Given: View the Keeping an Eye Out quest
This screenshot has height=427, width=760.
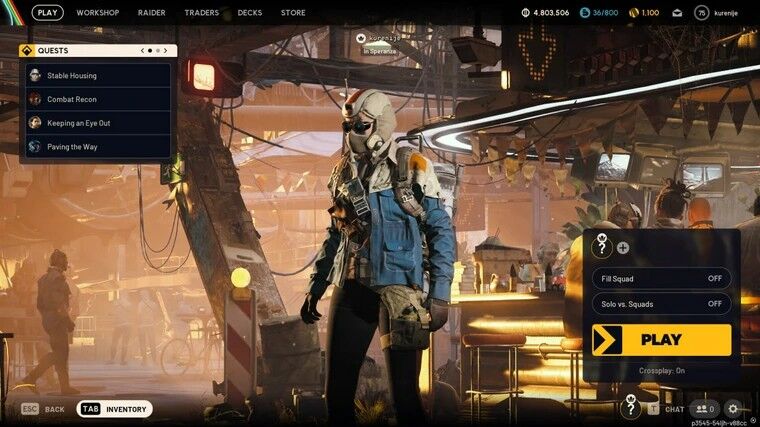Looking at the screenshot, I should pyautogui.click(x=98, y=123).
